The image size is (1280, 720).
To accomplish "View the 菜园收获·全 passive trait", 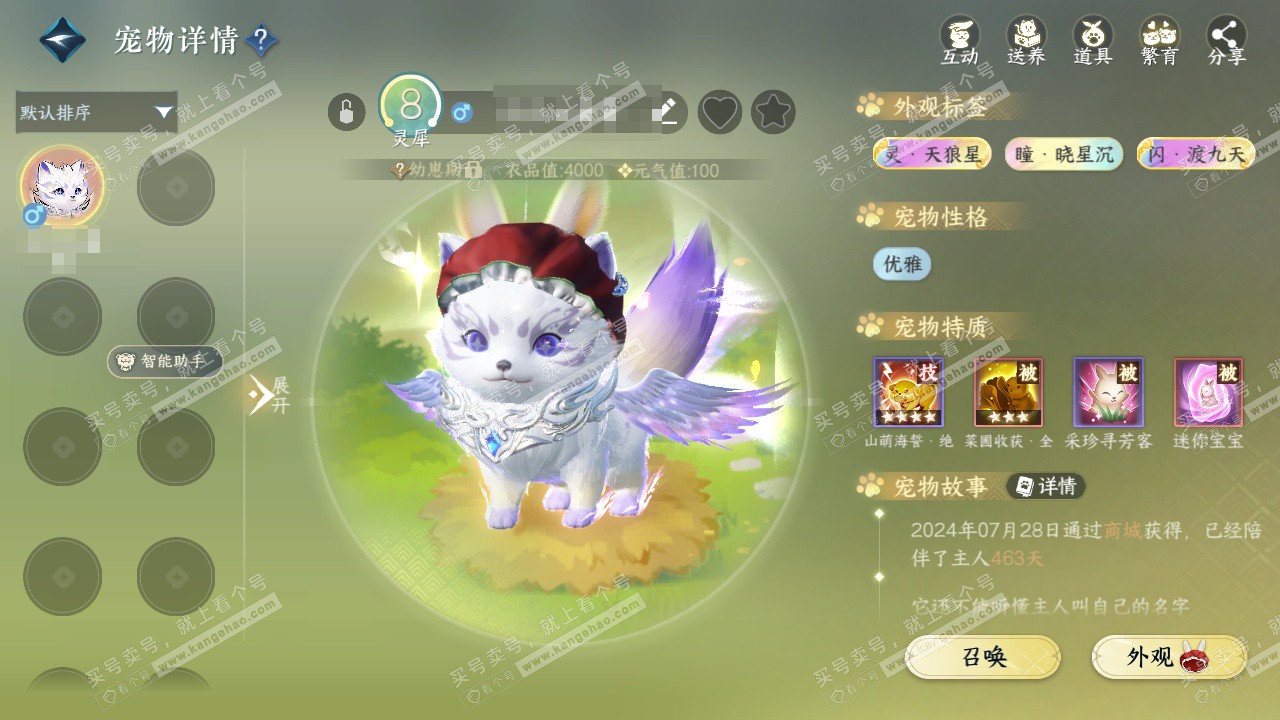I will click(1008, 392).
